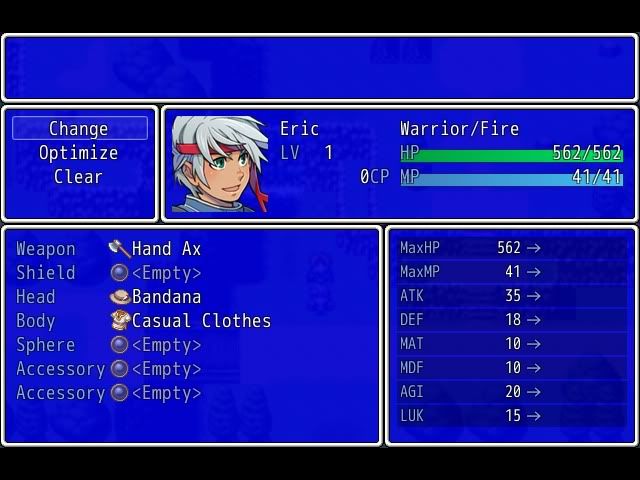
Task: Choose the Optimize command
Action: (x=79, y=153)
